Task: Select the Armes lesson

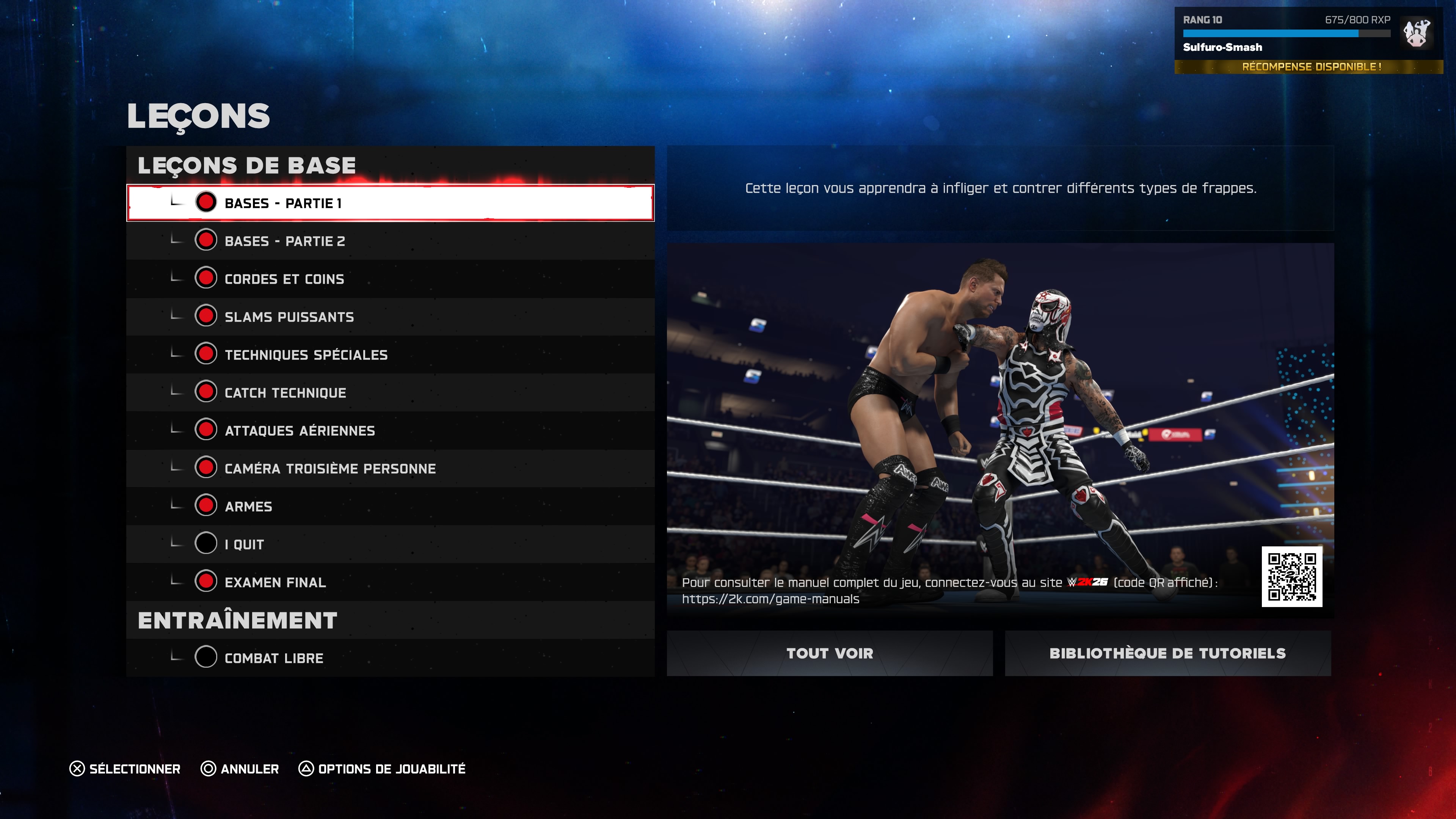Action: (390, 506)
